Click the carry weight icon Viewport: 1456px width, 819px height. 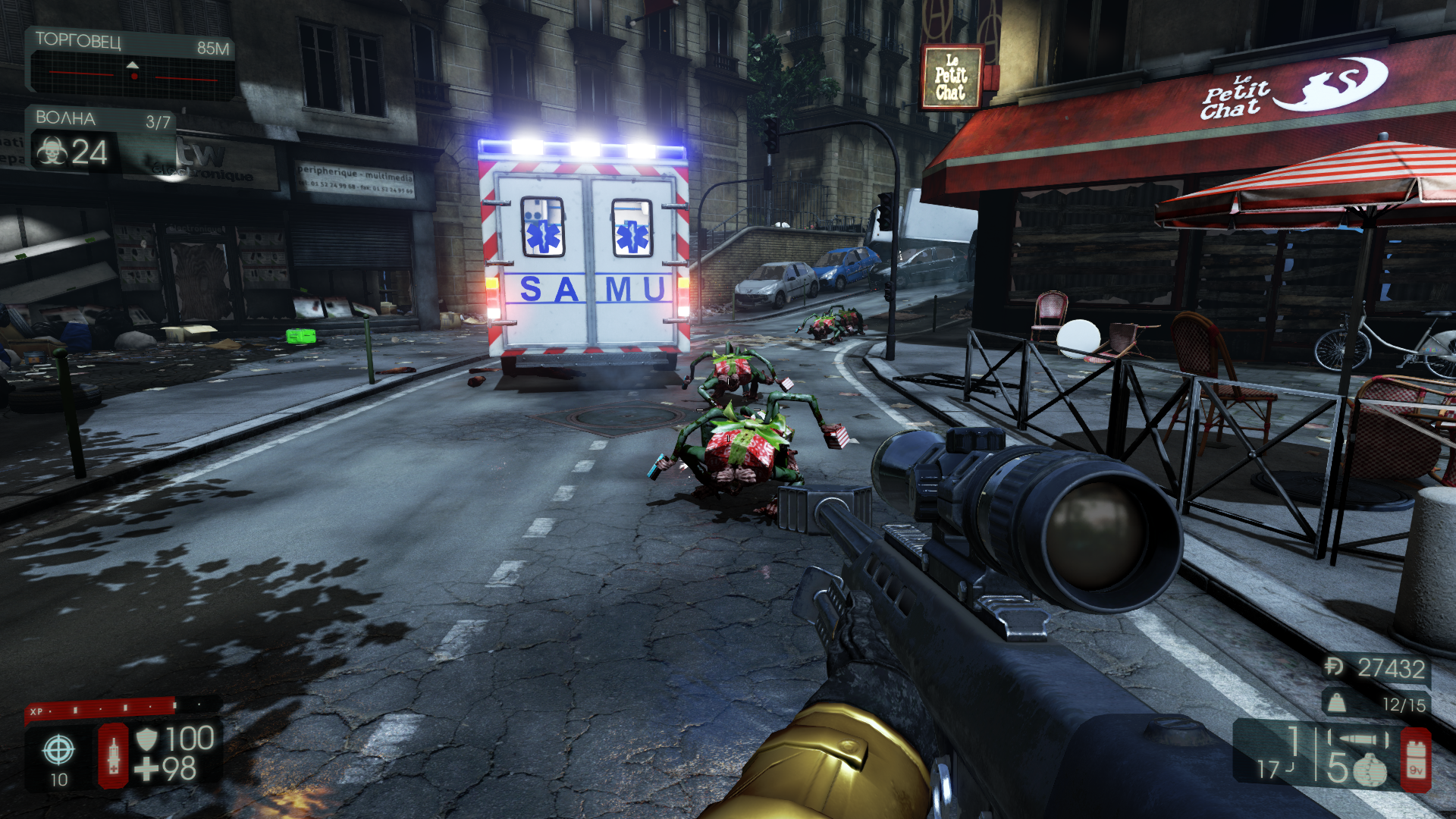pyautogui.click(x=1336, y=703)
